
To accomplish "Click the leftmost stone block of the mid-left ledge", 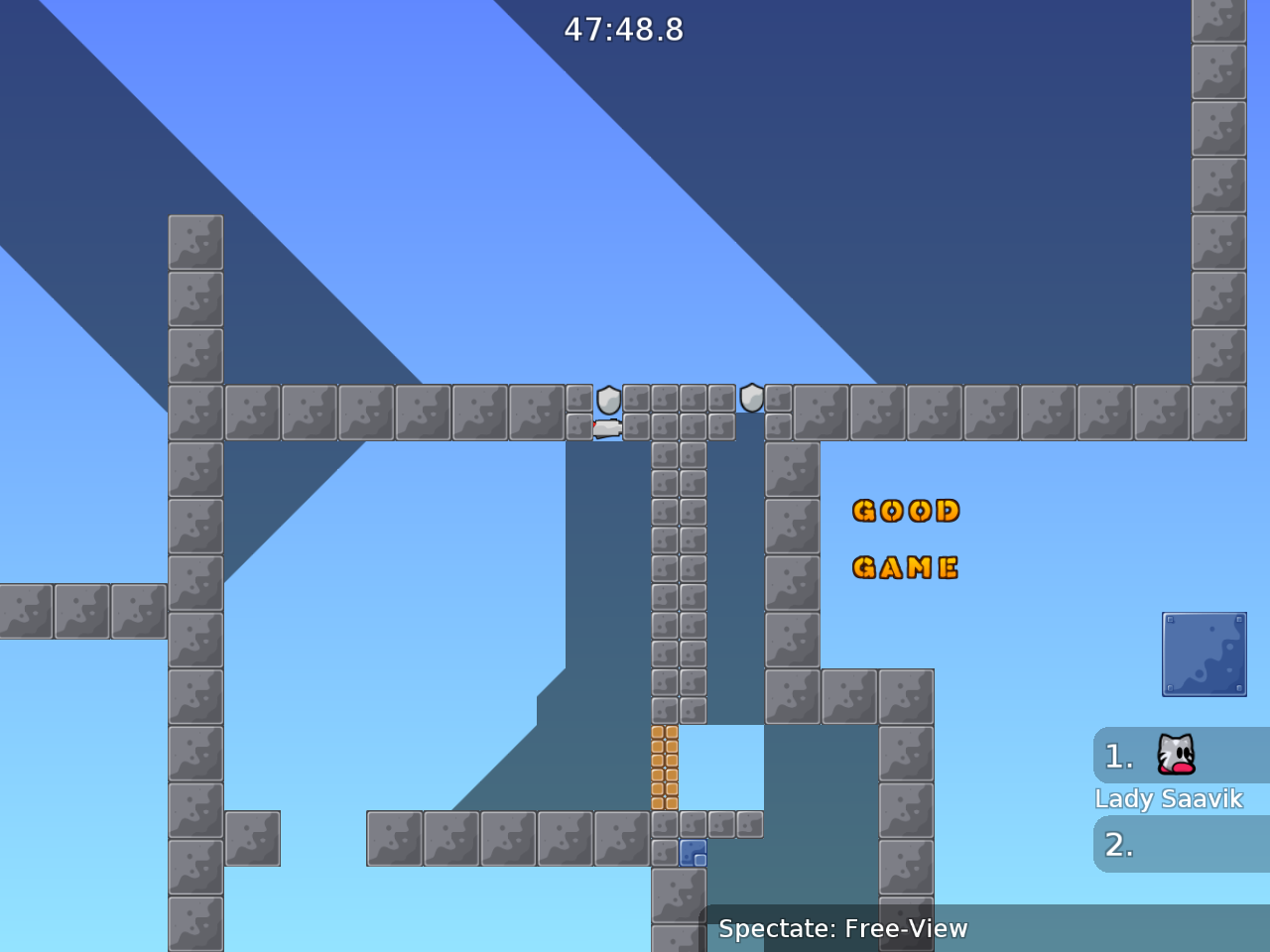I will tap(25, 610).
